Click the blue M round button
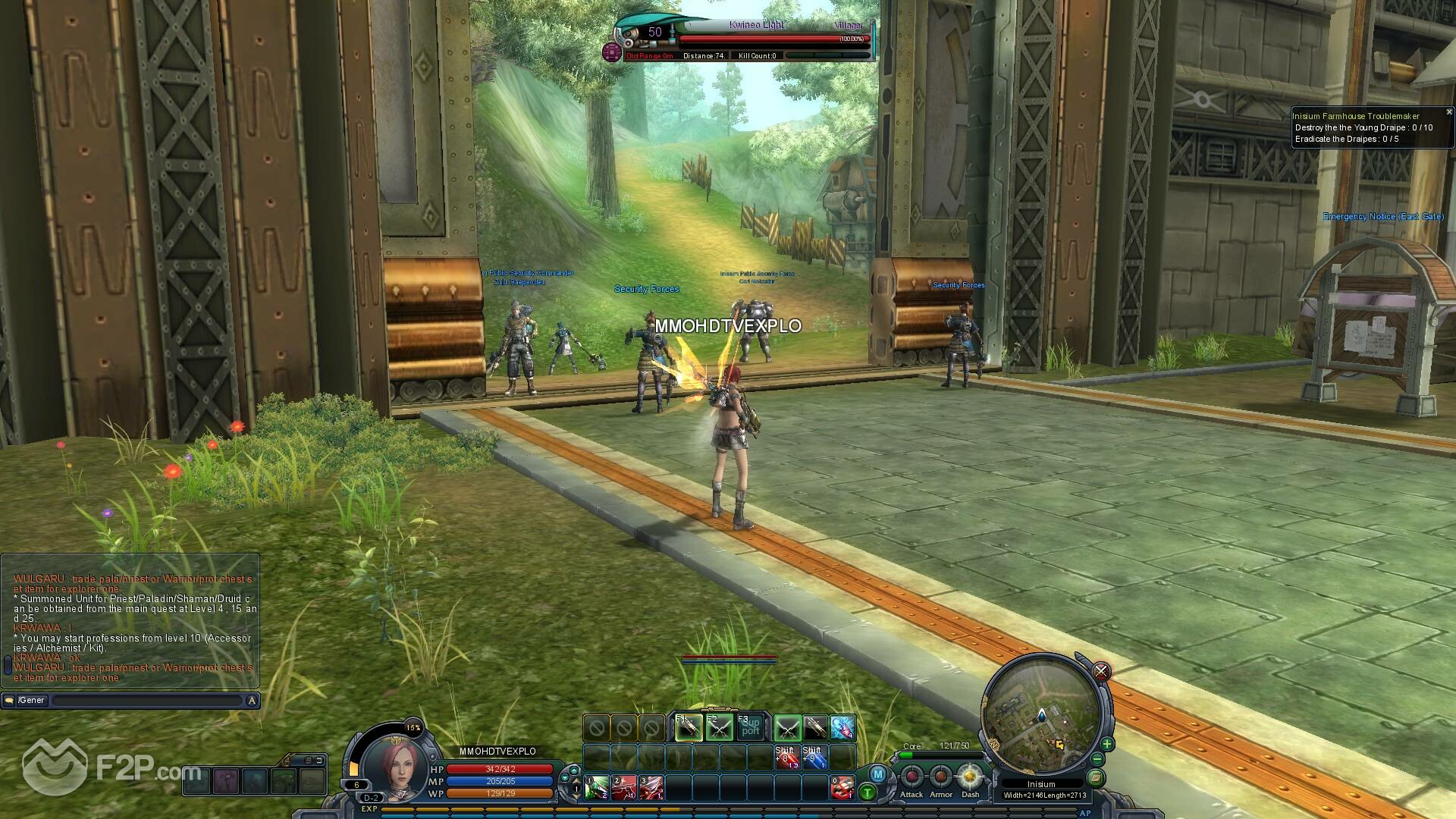Screen dimensions: 1456x819 [877, 774]
